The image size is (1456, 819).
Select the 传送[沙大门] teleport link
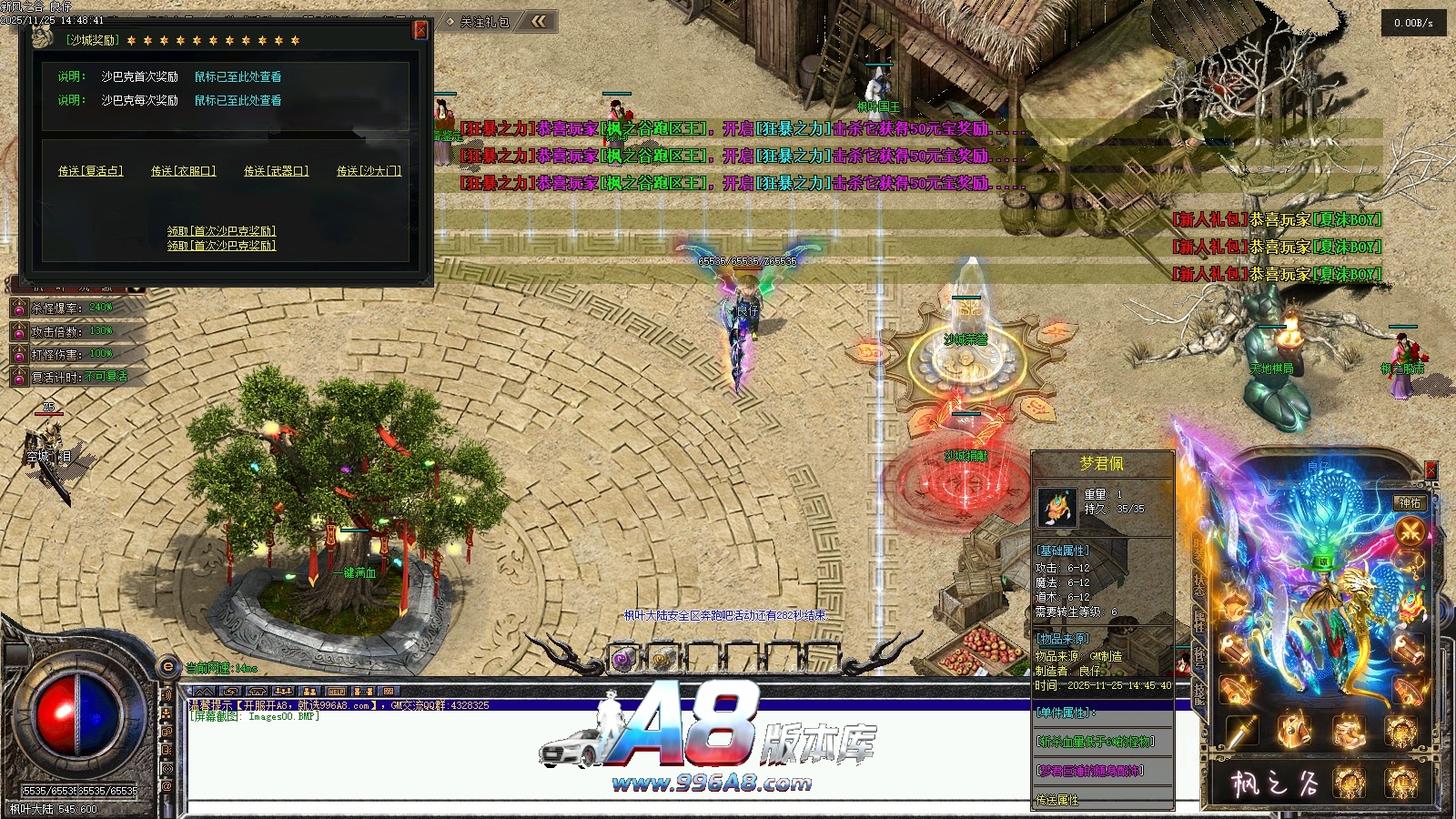pos(369,171)
